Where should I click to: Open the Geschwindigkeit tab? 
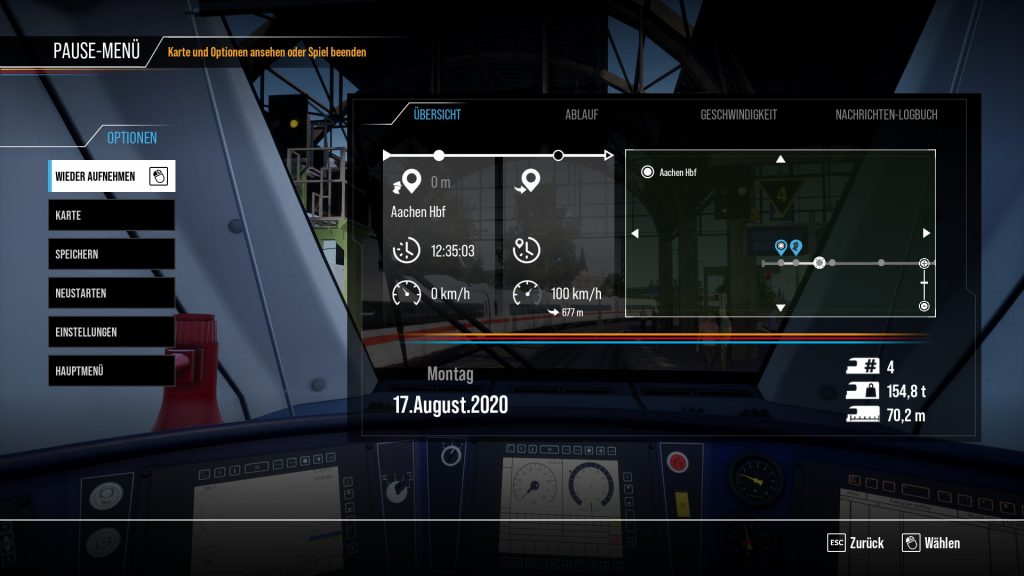tap(738, 115)
